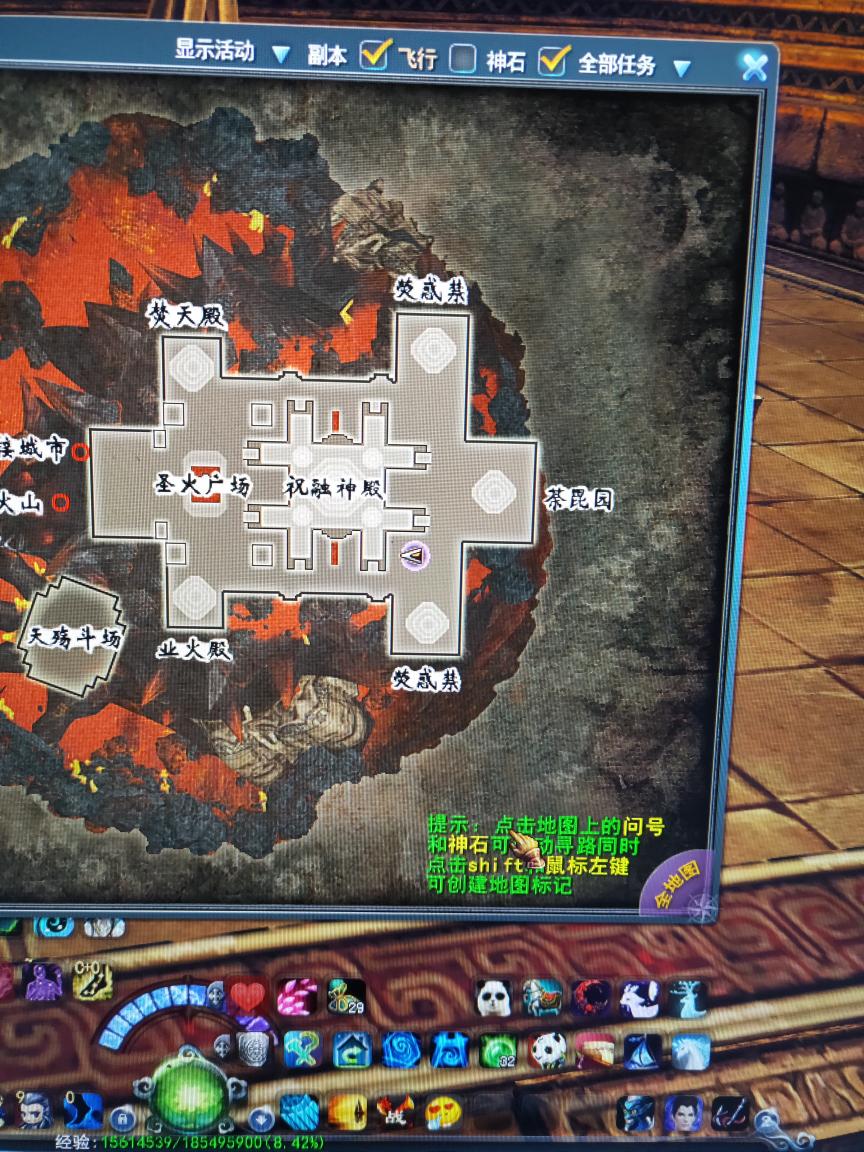
Task: Activate the blue house return icon
Action: (352, 1049)
